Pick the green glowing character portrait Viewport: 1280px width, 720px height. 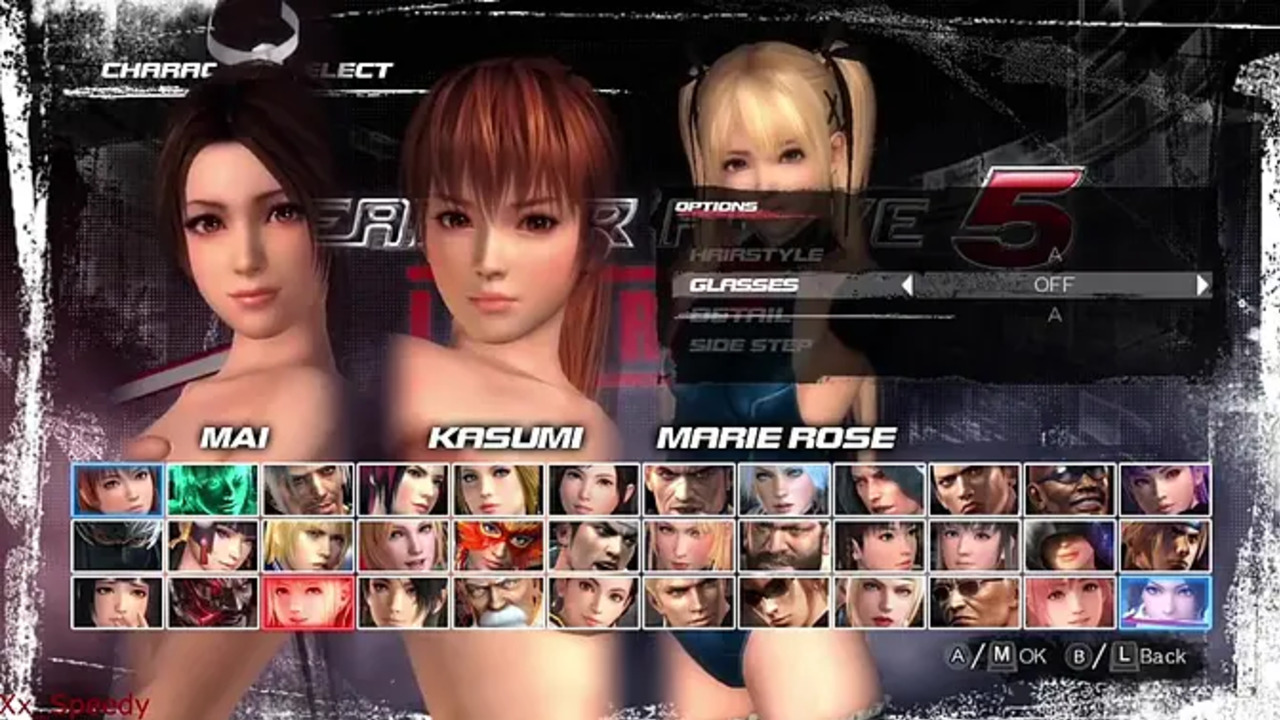pyautogui.click(x=212, y=490)
